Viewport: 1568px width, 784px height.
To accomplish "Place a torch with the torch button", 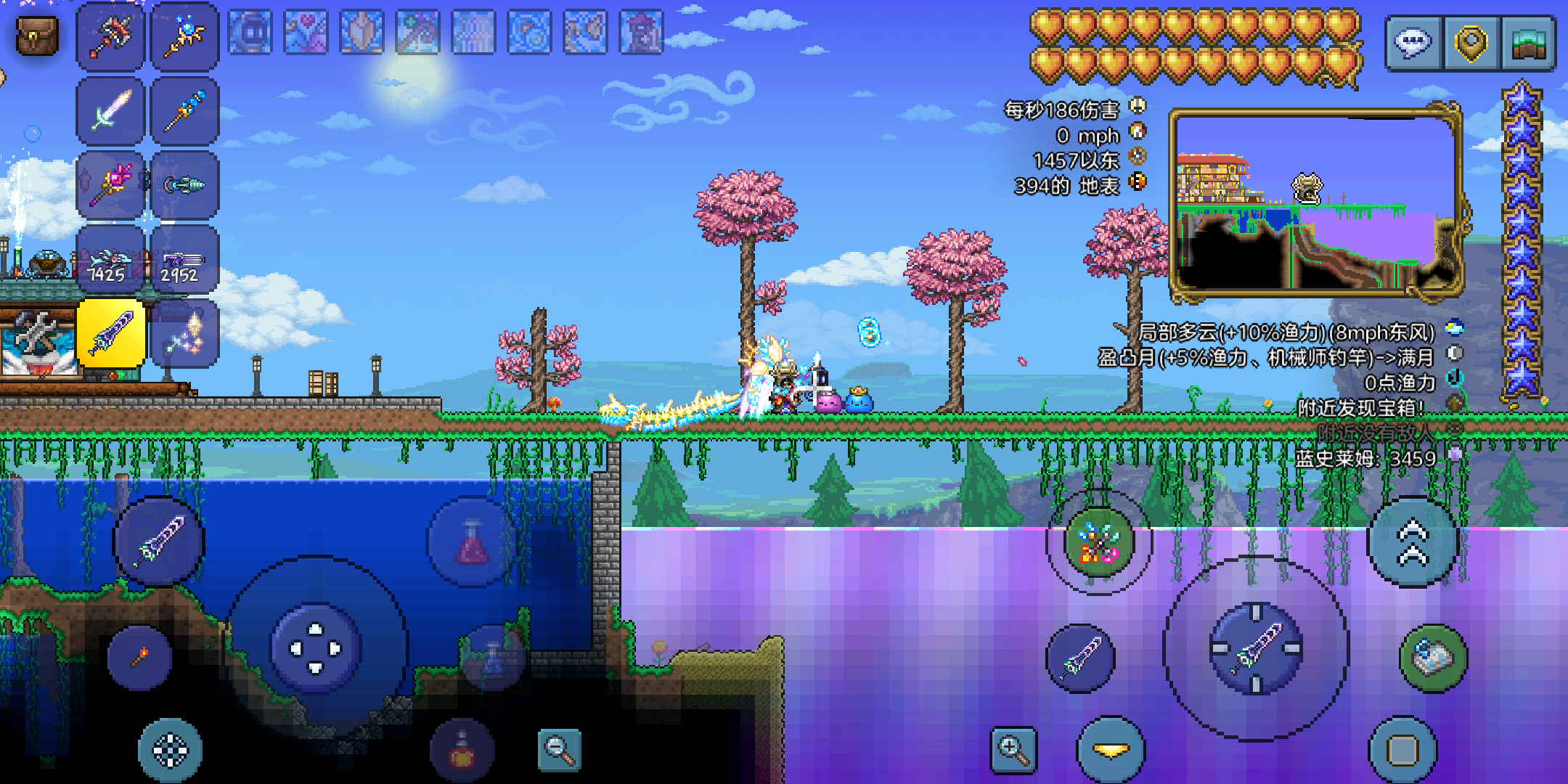I will (x=139, y=657).
